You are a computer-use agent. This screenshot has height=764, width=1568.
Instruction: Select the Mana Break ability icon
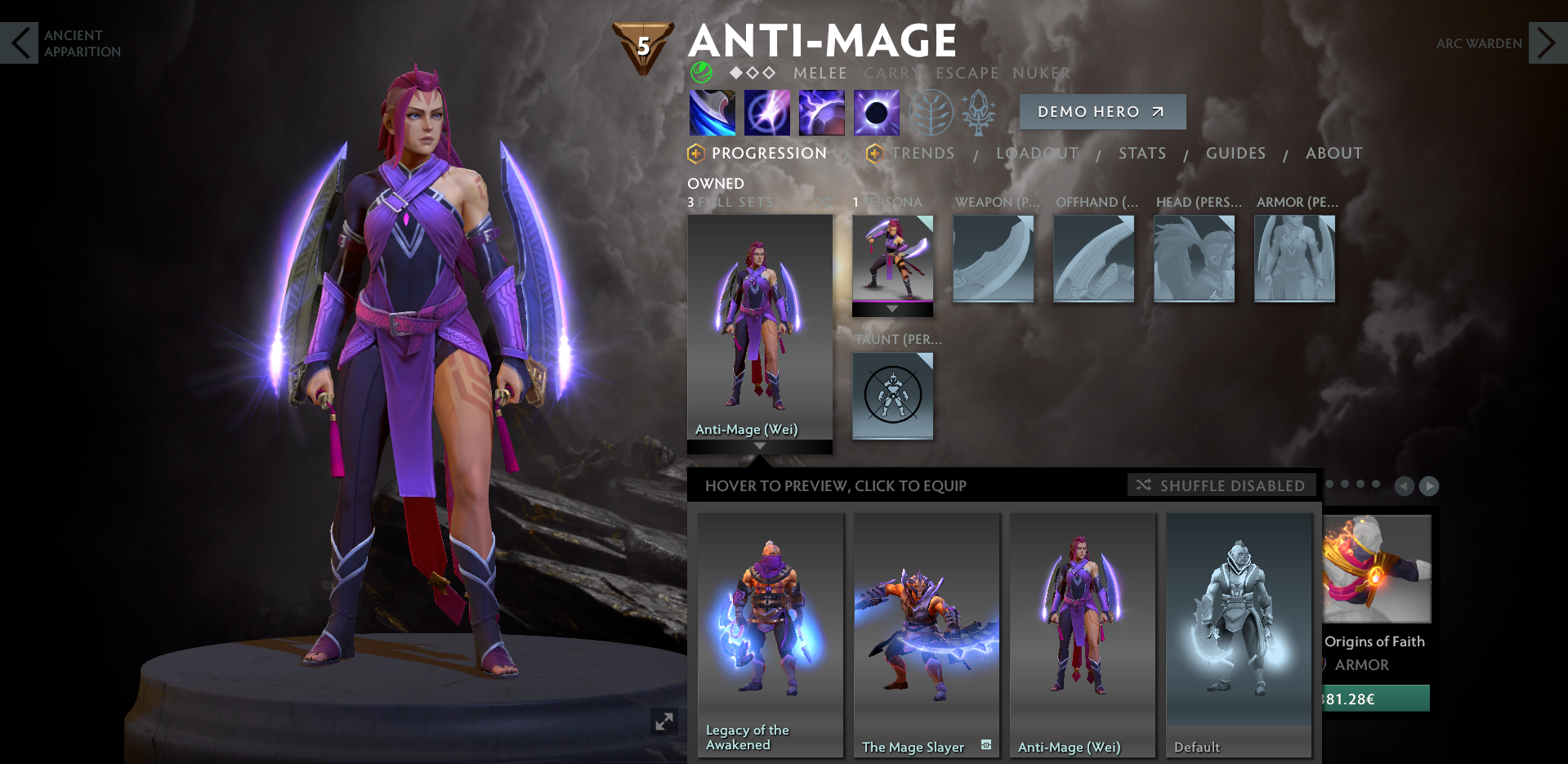click(x=711, y=112)
